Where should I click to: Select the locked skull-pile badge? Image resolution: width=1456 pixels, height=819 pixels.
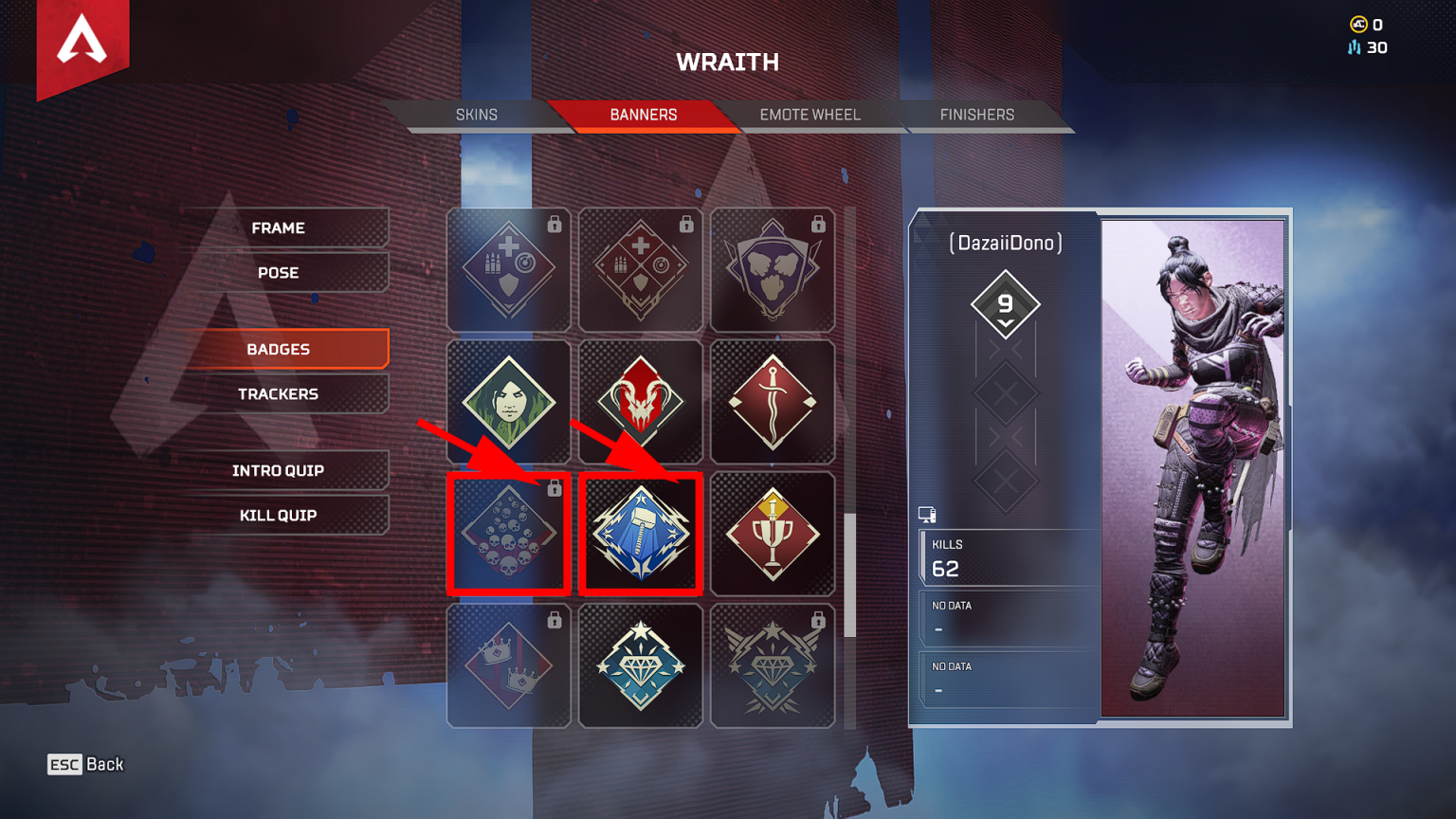[x=508, y=533]
